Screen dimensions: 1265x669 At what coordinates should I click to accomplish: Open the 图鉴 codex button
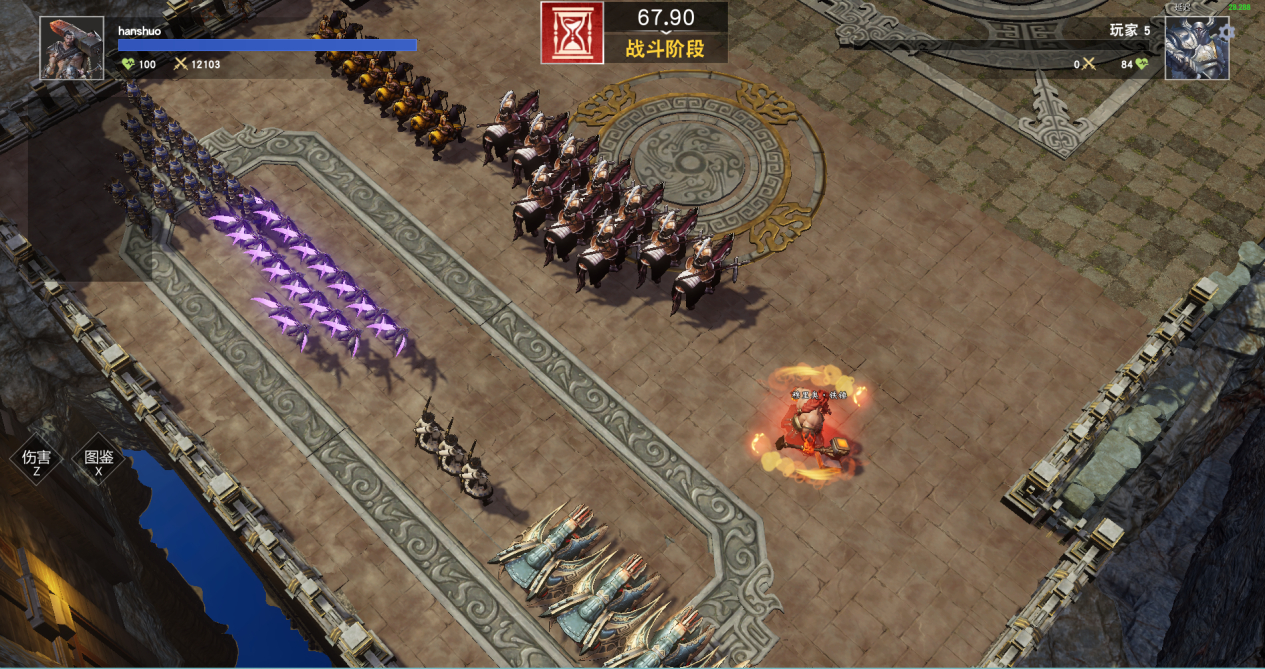pyautogui.click(x=99, y=462)
